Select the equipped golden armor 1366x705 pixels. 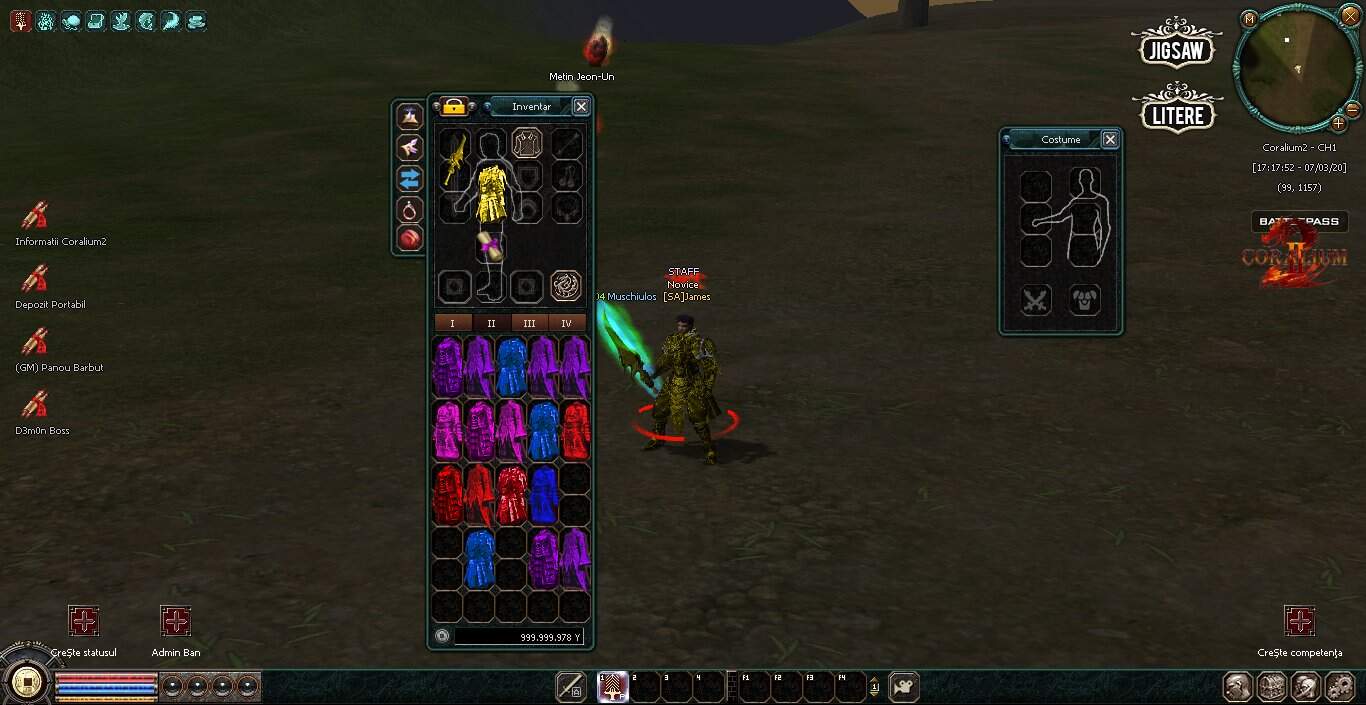(x=491, y=193)
